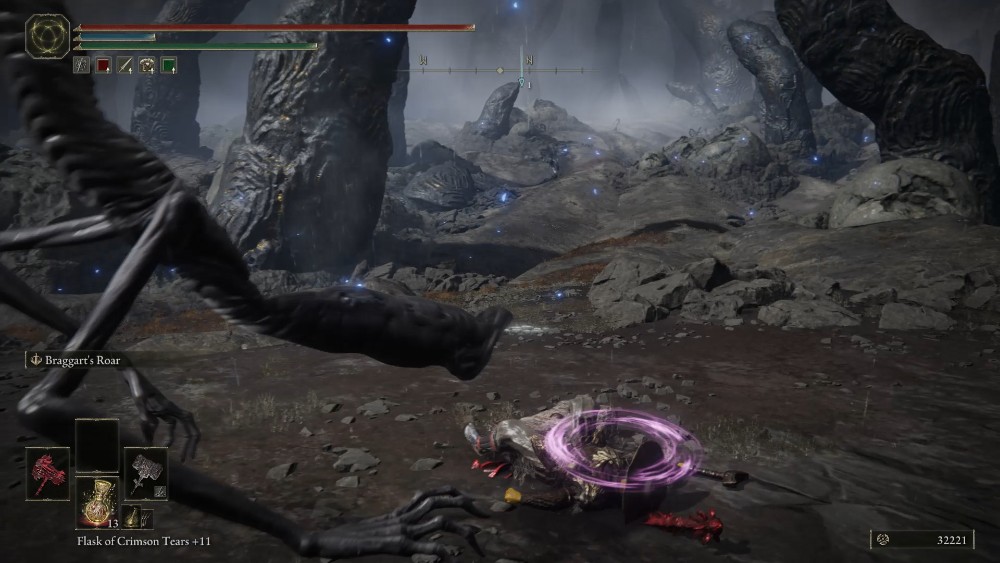Viewport: 1000px width, 563px height.
Task: Select the red left-hand weapon slot
Action: [46, 473]
